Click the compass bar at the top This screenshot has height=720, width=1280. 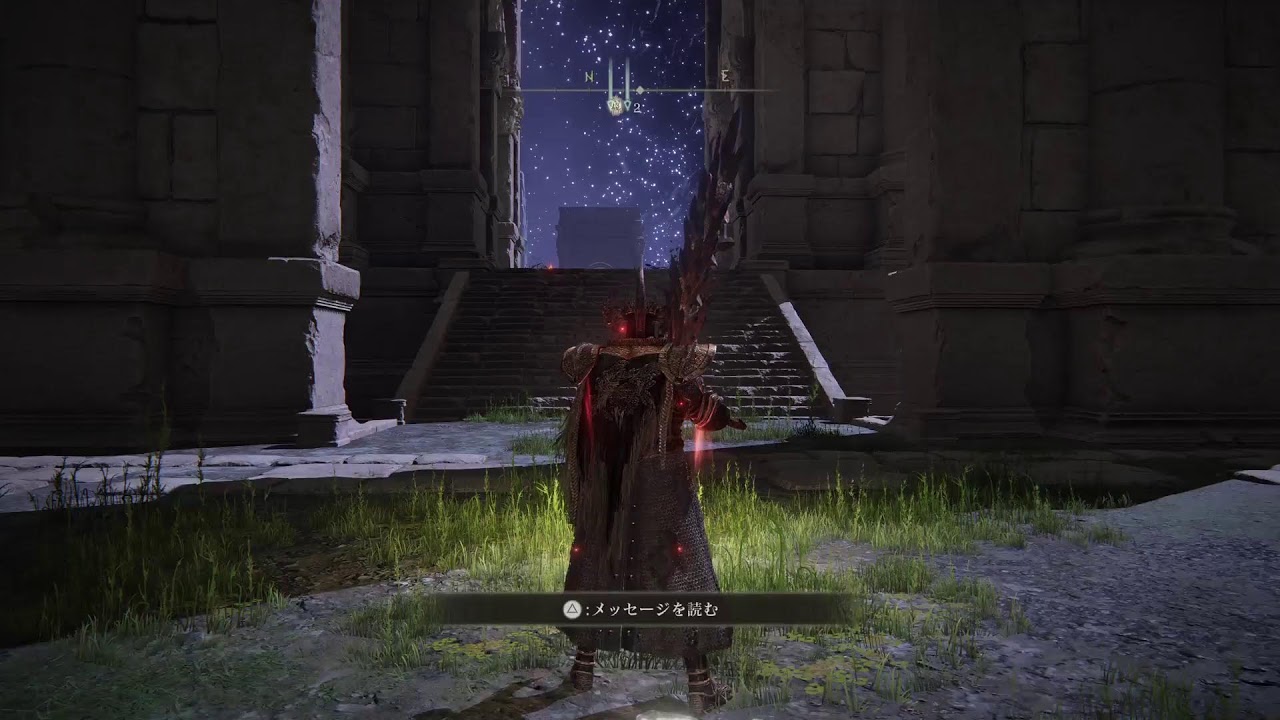tap(640, 90)
